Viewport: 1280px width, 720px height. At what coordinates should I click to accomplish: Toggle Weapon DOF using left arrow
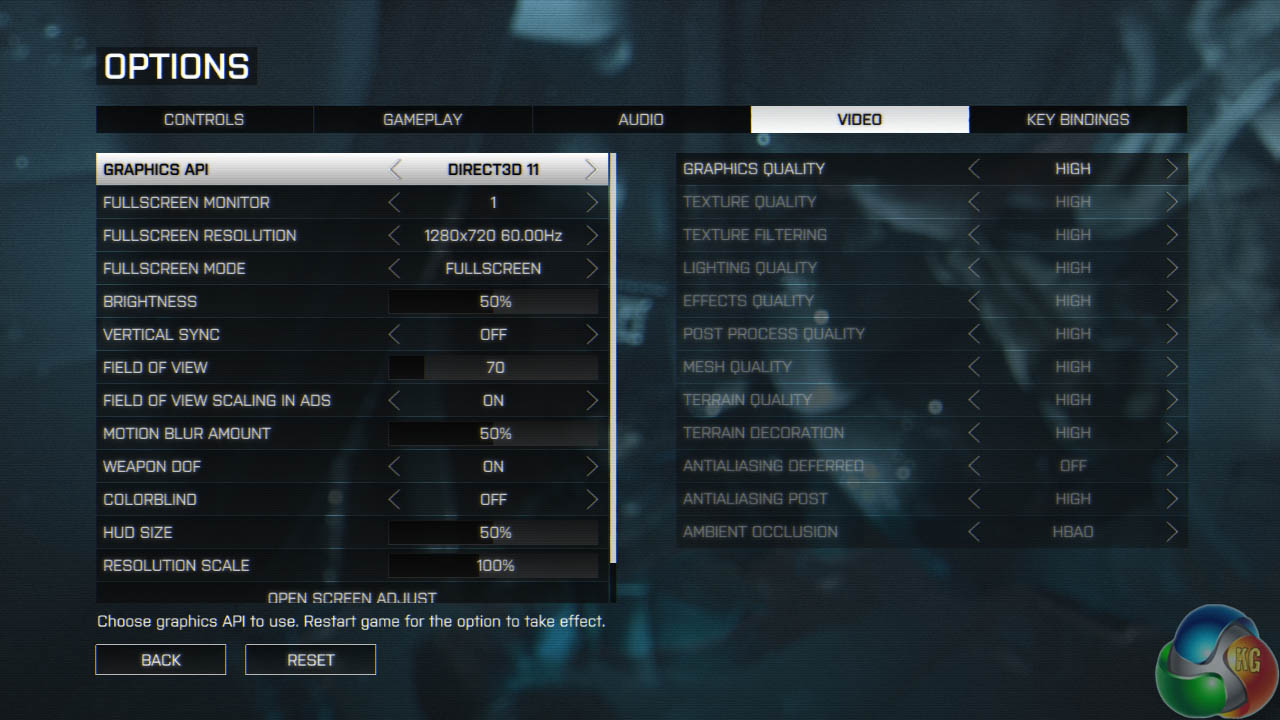click(395, 467)
